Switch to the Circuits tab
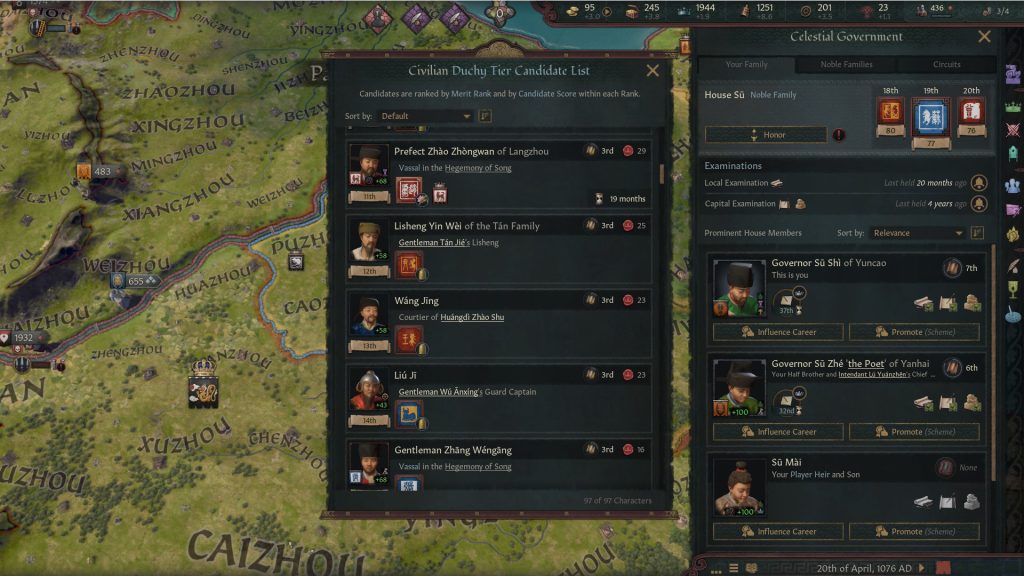The width and height of the screenshot is (1024, 576). coord(946,65)
